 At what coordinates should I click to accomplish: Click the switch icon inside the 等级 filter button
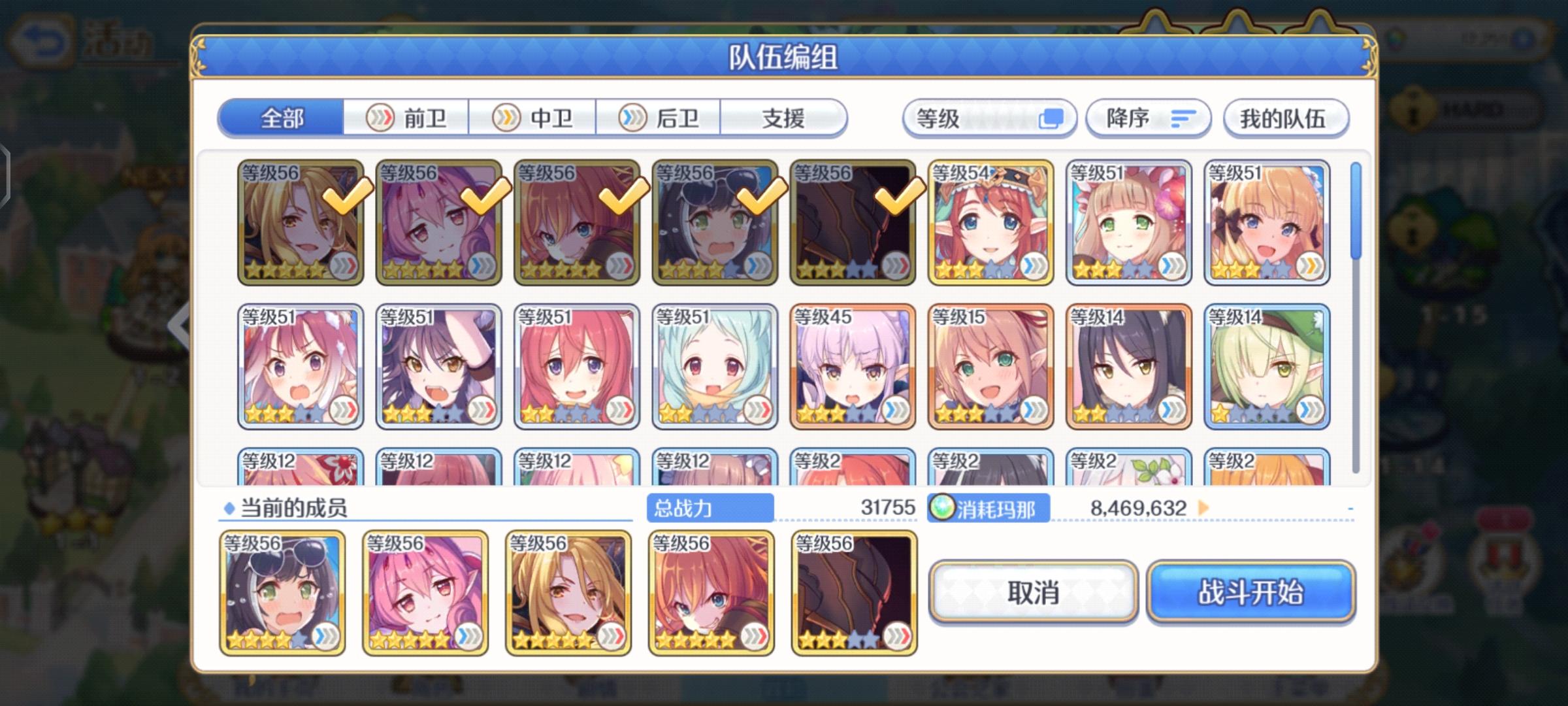[x=1053, y=118]
